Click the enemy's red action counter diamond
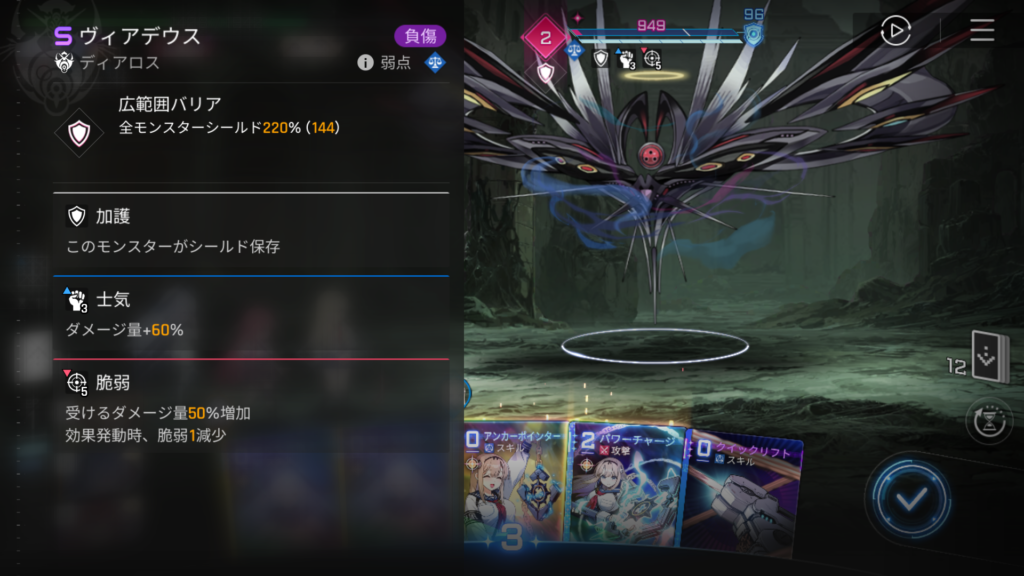This screenshot has height=576, width=1024. pos(545,38)
